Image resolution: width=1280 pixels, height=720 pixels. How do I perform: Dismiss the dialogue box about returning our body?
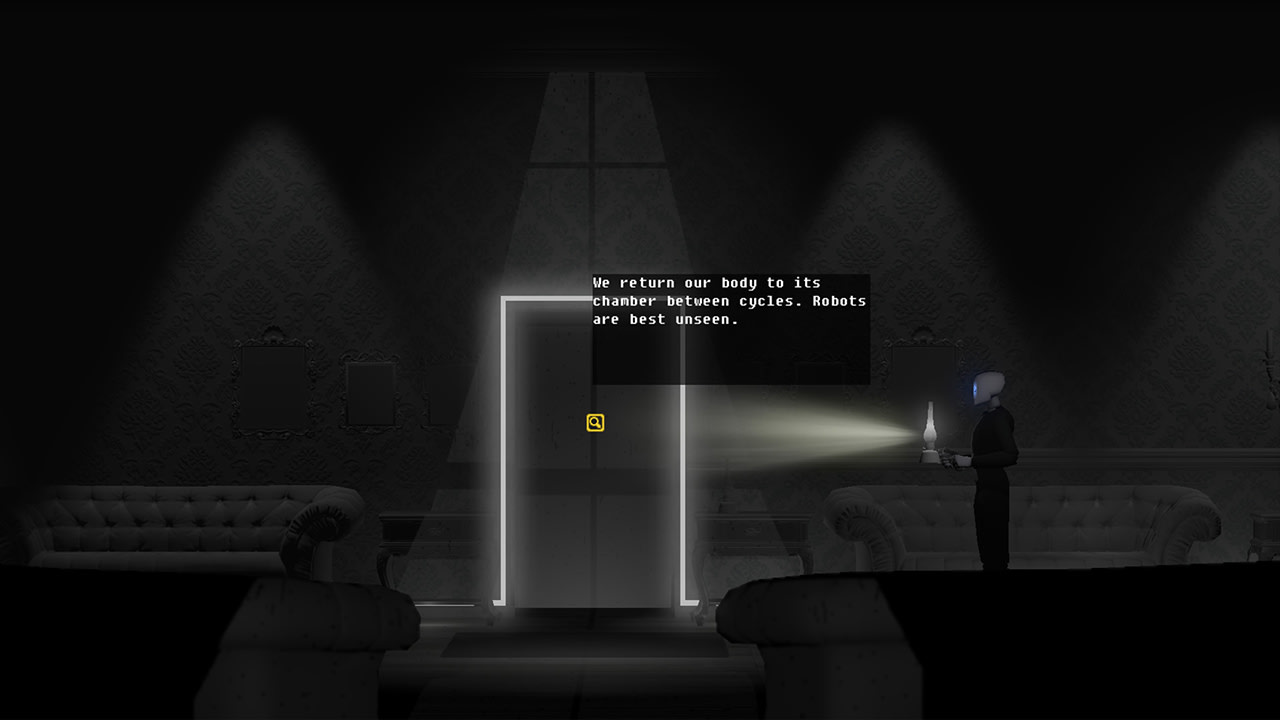pos(730,300)
